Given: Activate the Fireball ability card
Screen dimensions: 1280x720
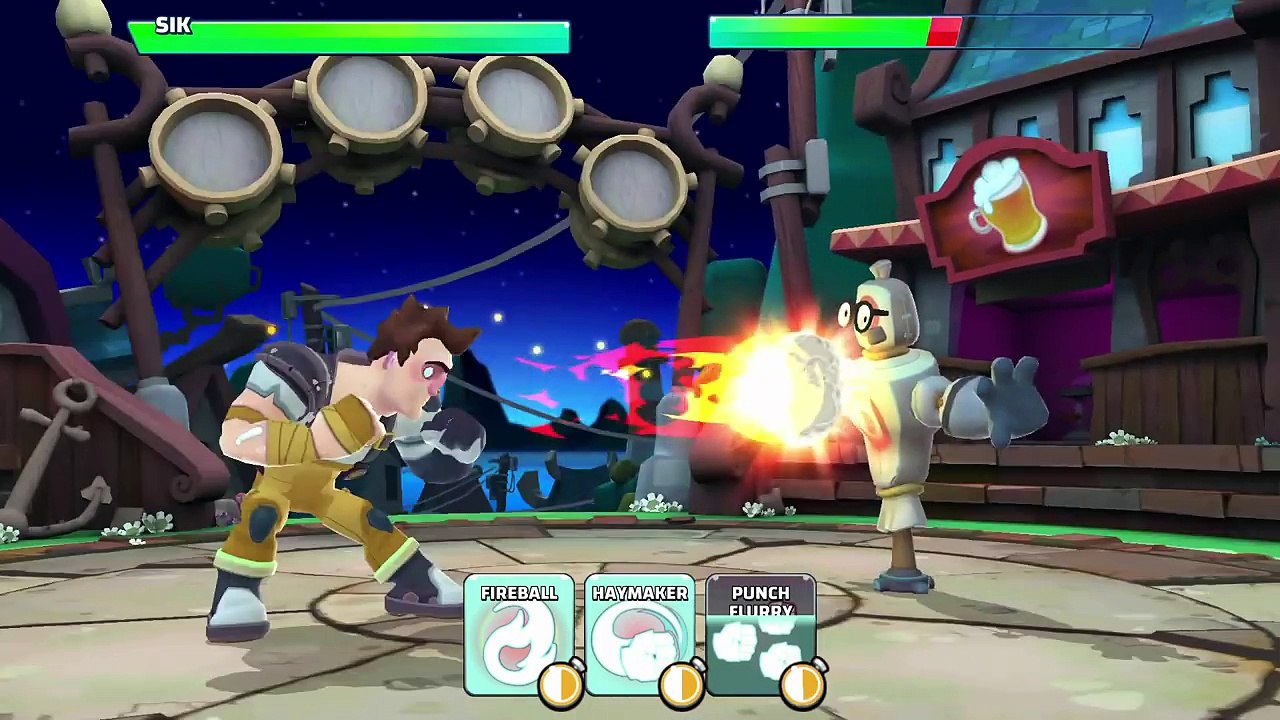Looking at the screenshot, I should coord(518,635).
